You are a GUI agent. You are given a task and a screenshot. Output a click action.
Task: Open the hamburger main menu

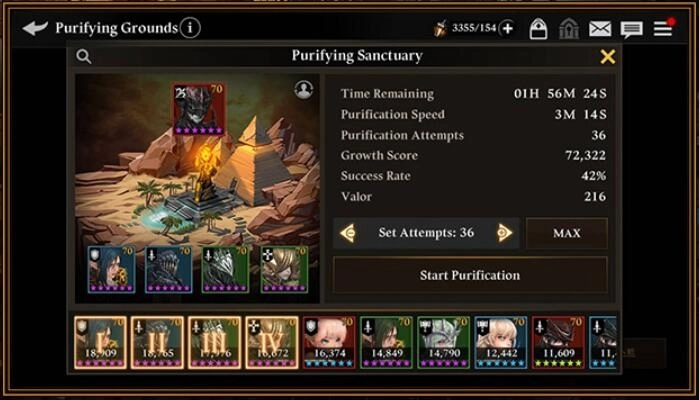pos(663,28)
